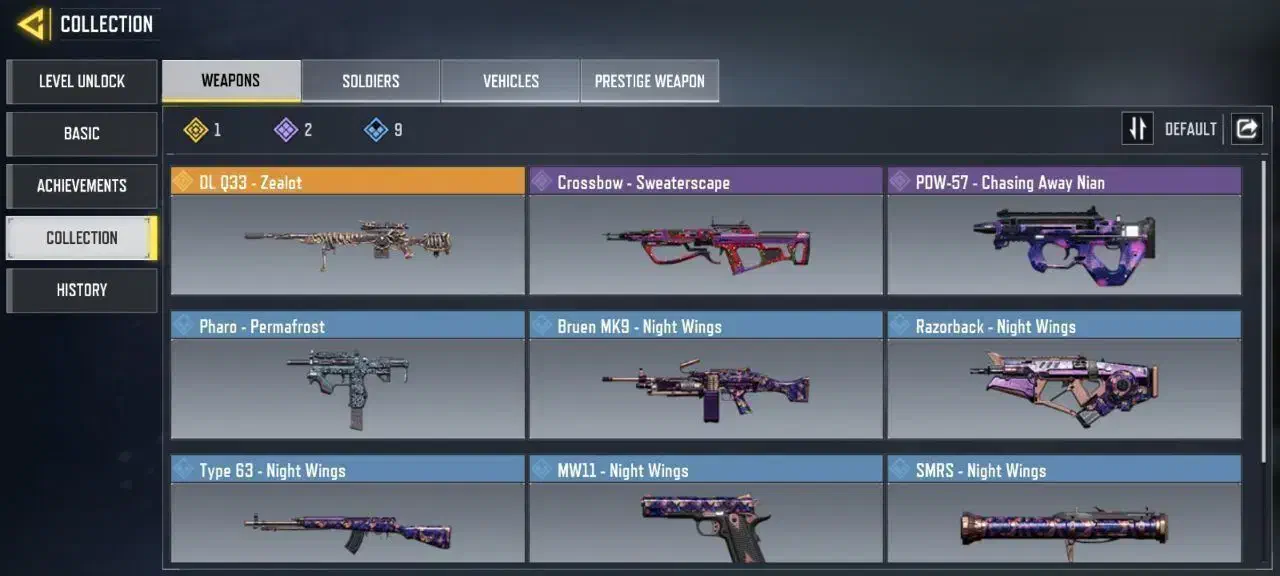1280x576 pixels.
Task: Toggle the sort order arrows button
Action: click(x=1137, y=129)
